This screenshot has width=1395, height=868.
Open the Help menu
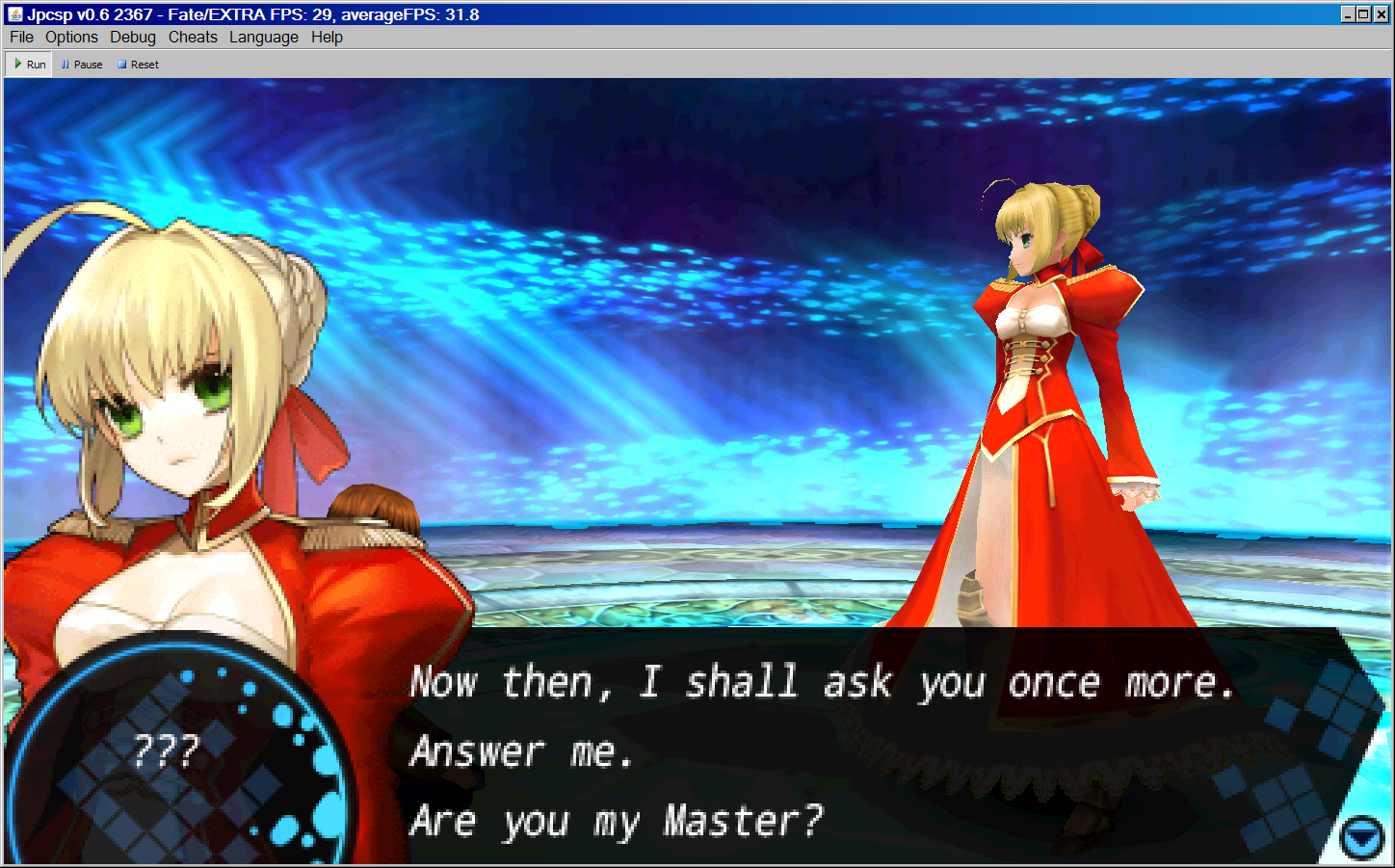coord(327,37)
